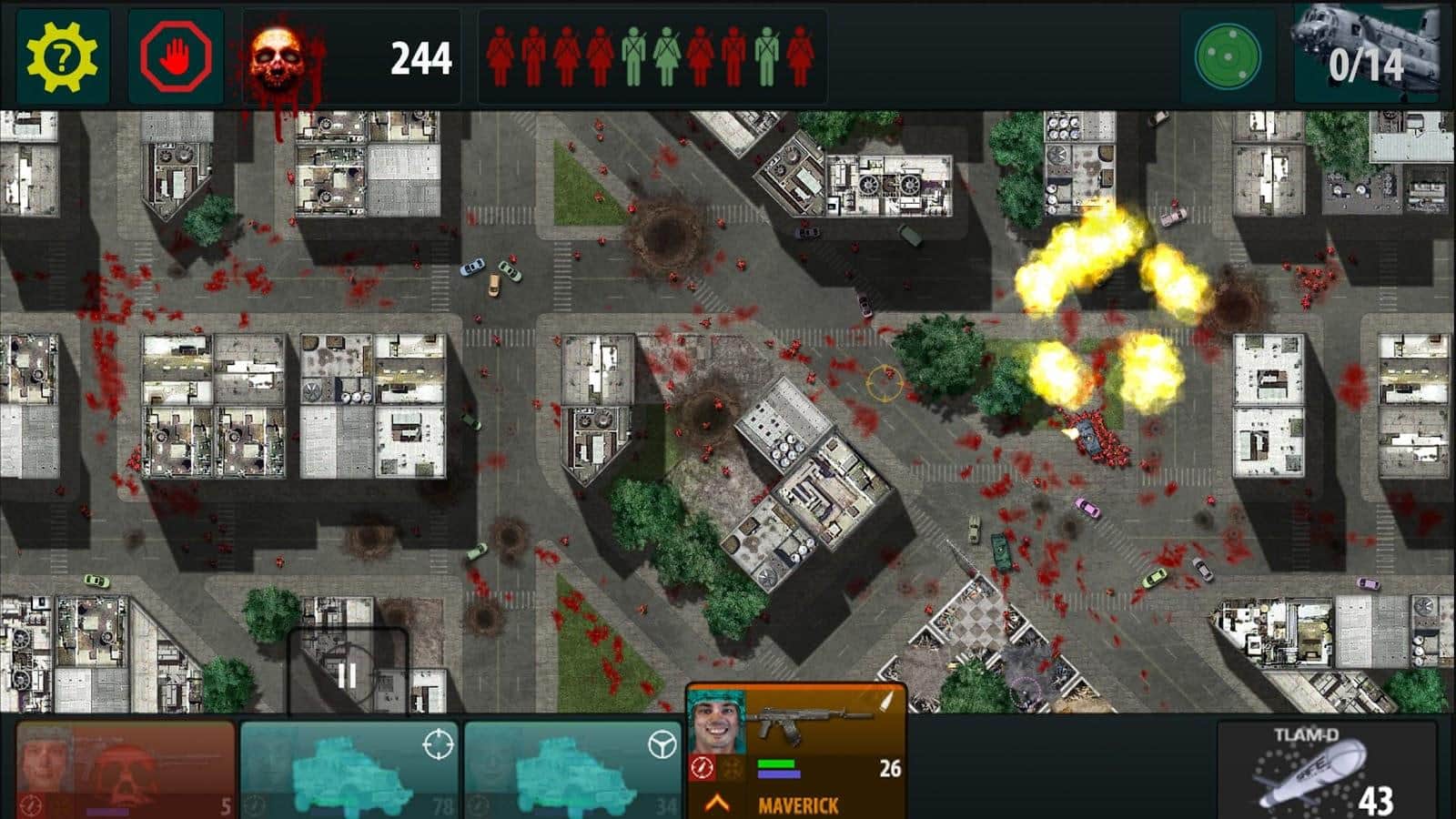The width and height of the screenshot is (1456, 819).
Task: Open the green radar minimap
Action: 1228,55
